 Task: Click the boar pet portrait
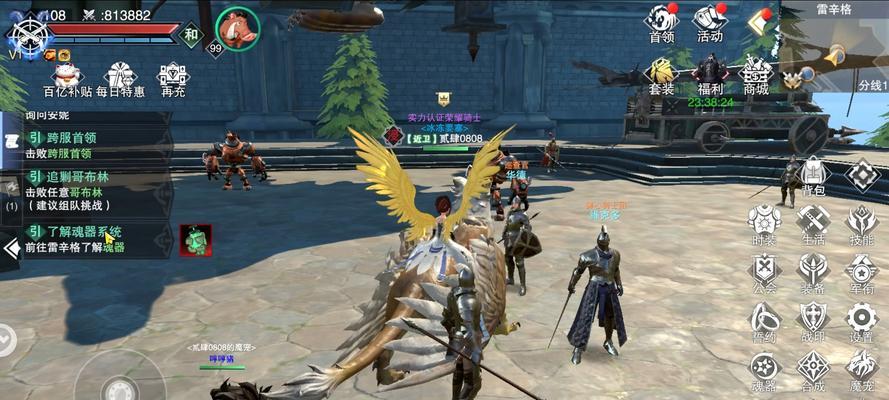(237, 27)
